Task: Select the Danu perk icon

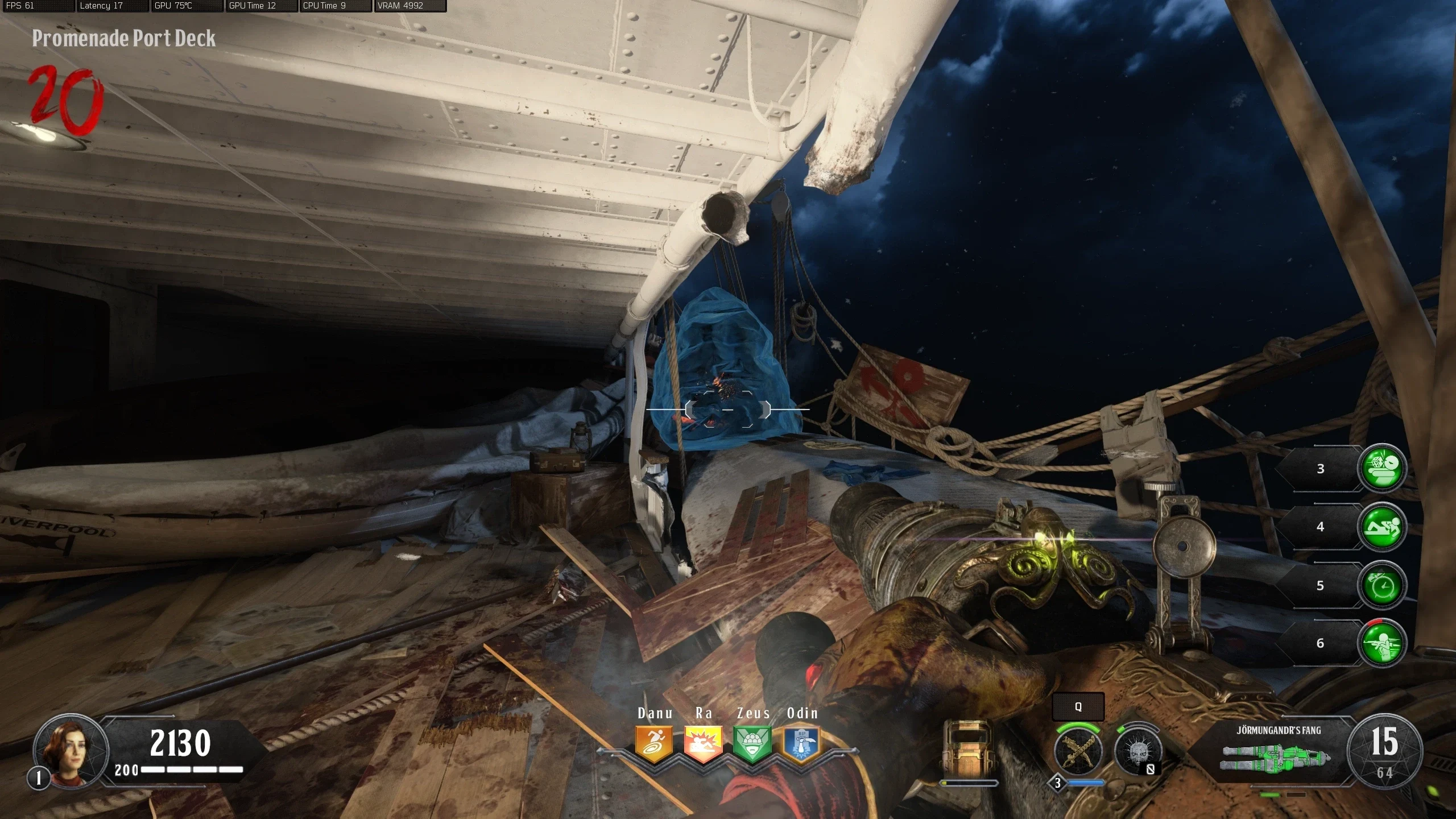Action: pyautogui.click(x=654, y=744)
